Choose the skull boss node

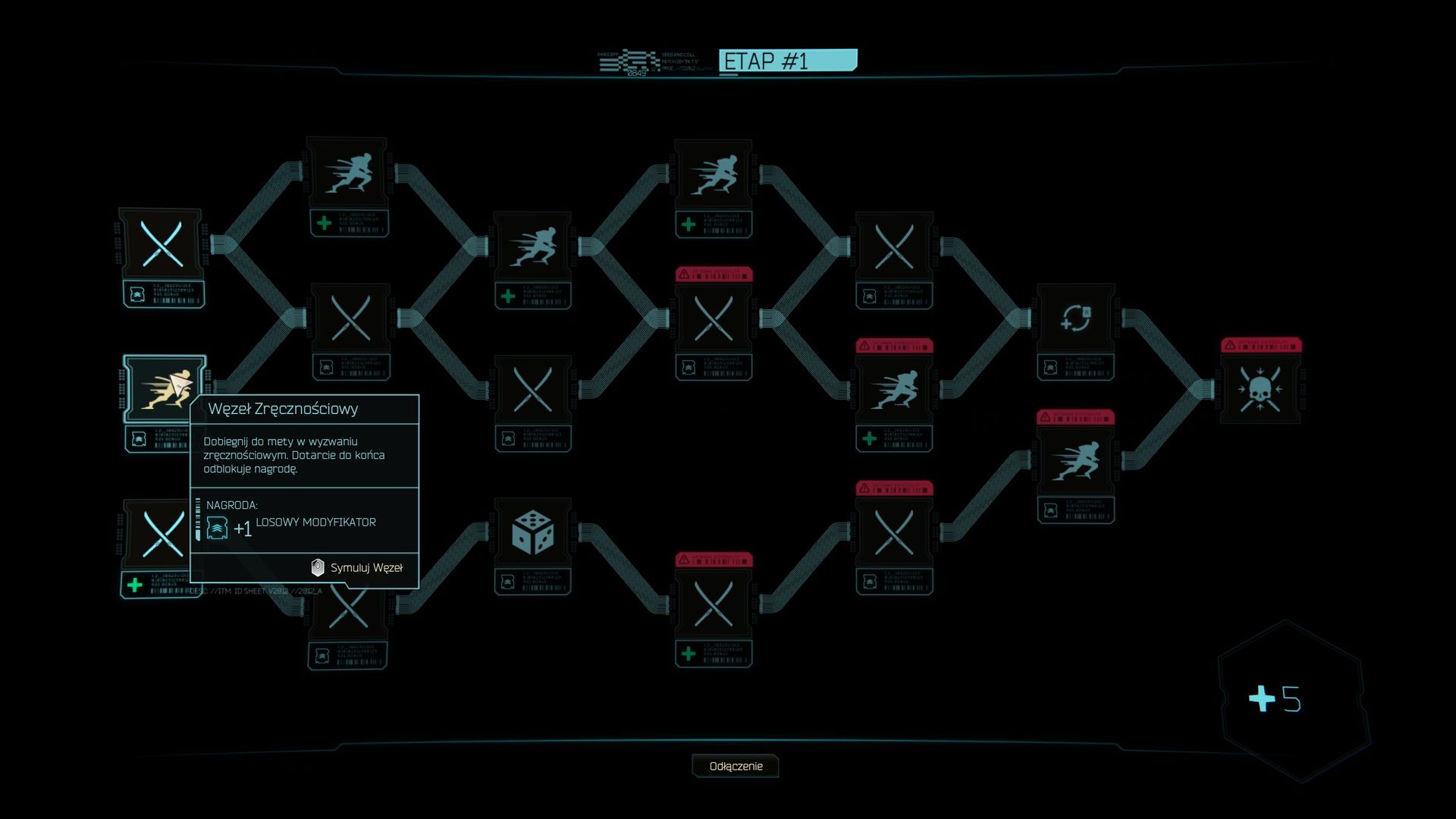[x=1260, y=388]
